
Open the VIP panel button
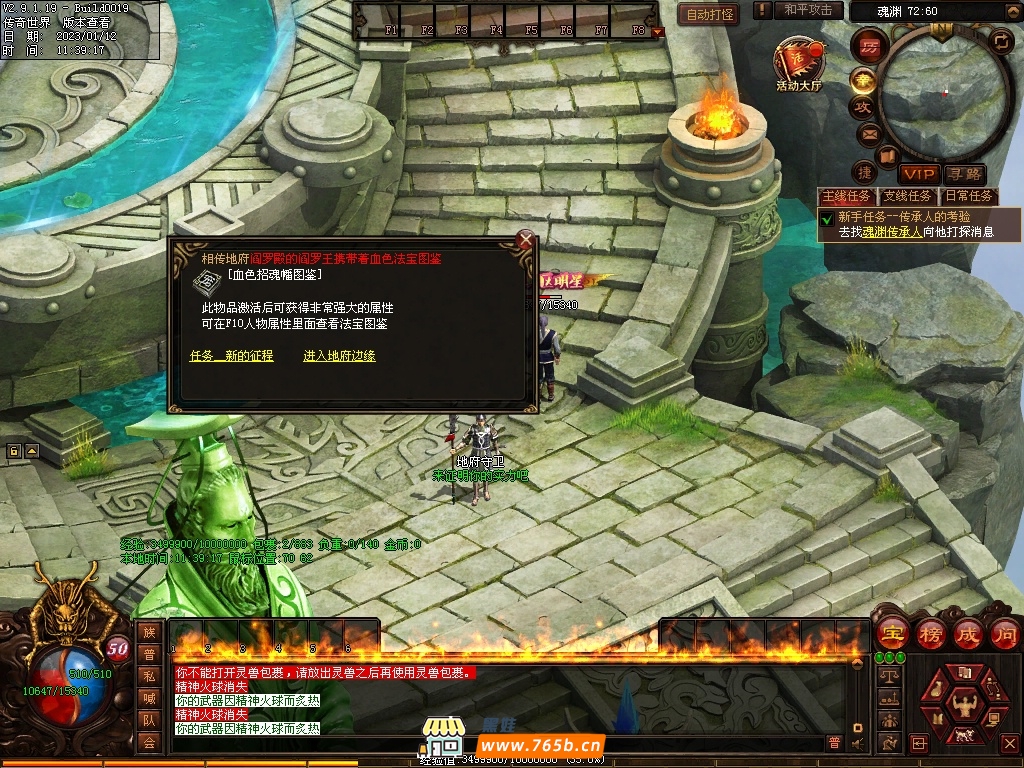[x=918, y=175]
